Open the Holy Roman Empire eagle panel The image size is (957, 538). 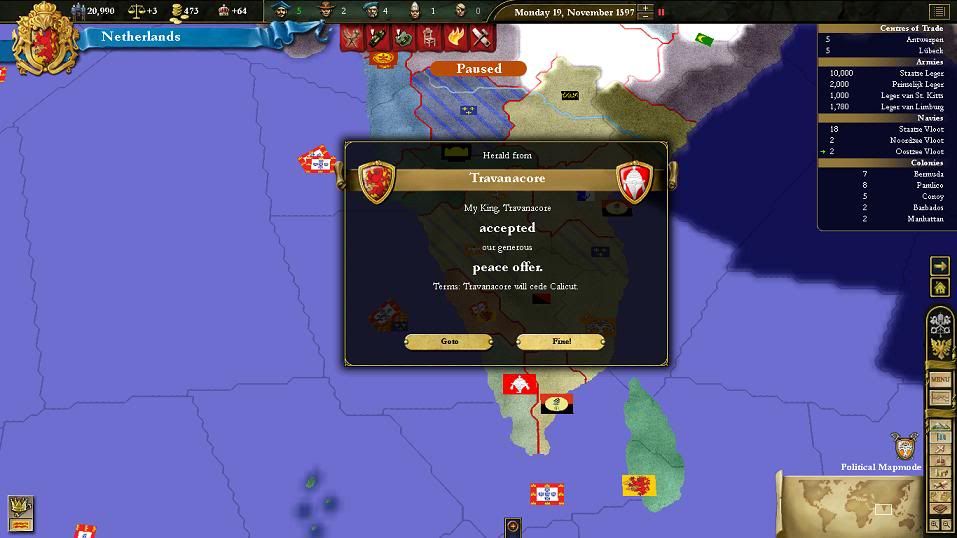pos(940,350)
